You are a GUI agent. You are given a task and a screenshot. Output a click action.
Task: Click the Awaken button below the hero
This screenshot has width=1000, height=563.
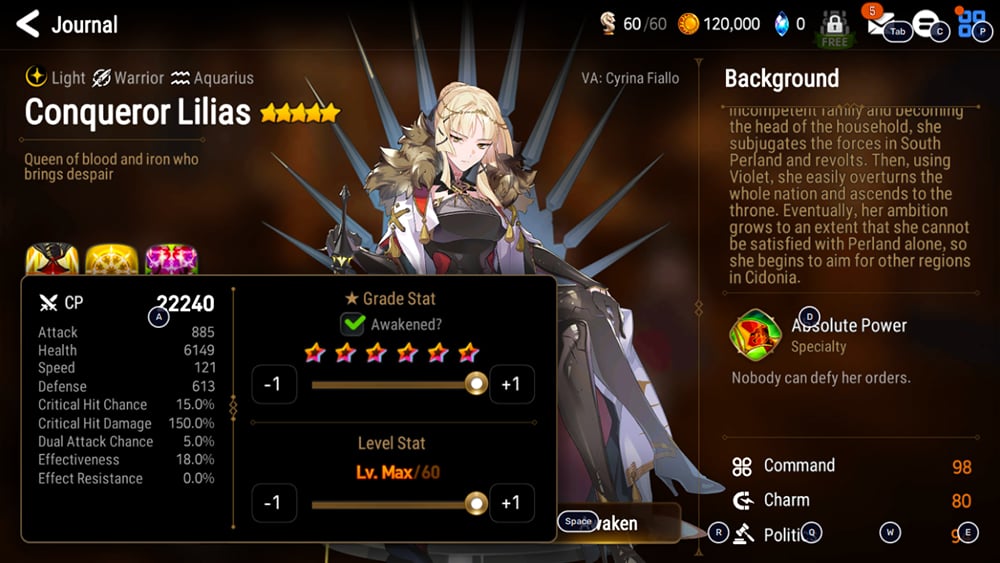tap(620, 523)
